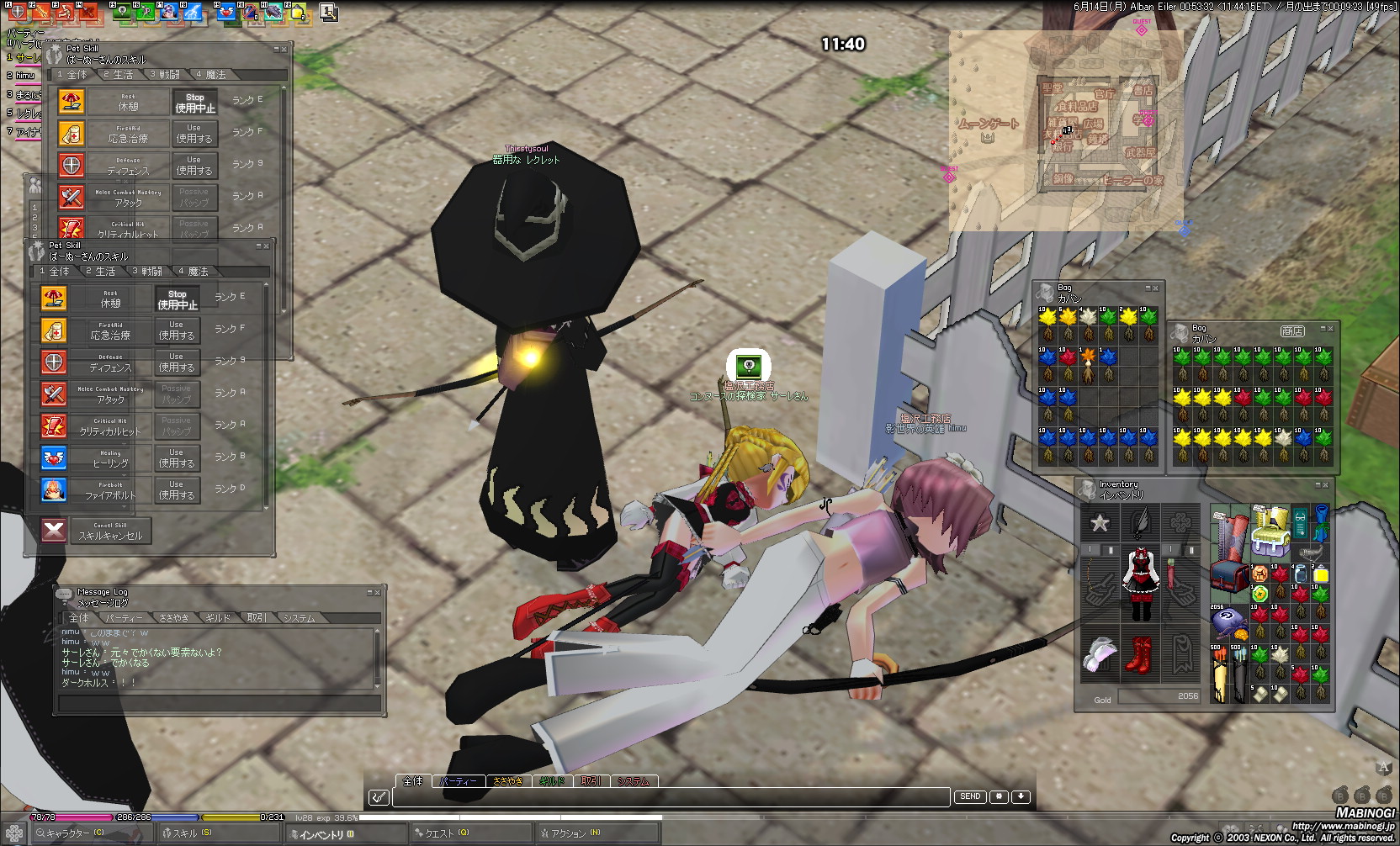Viewport: 1400px width, 846px height.
Task: Switch chat input to the ギルド channel
Action: coord(552,781)
